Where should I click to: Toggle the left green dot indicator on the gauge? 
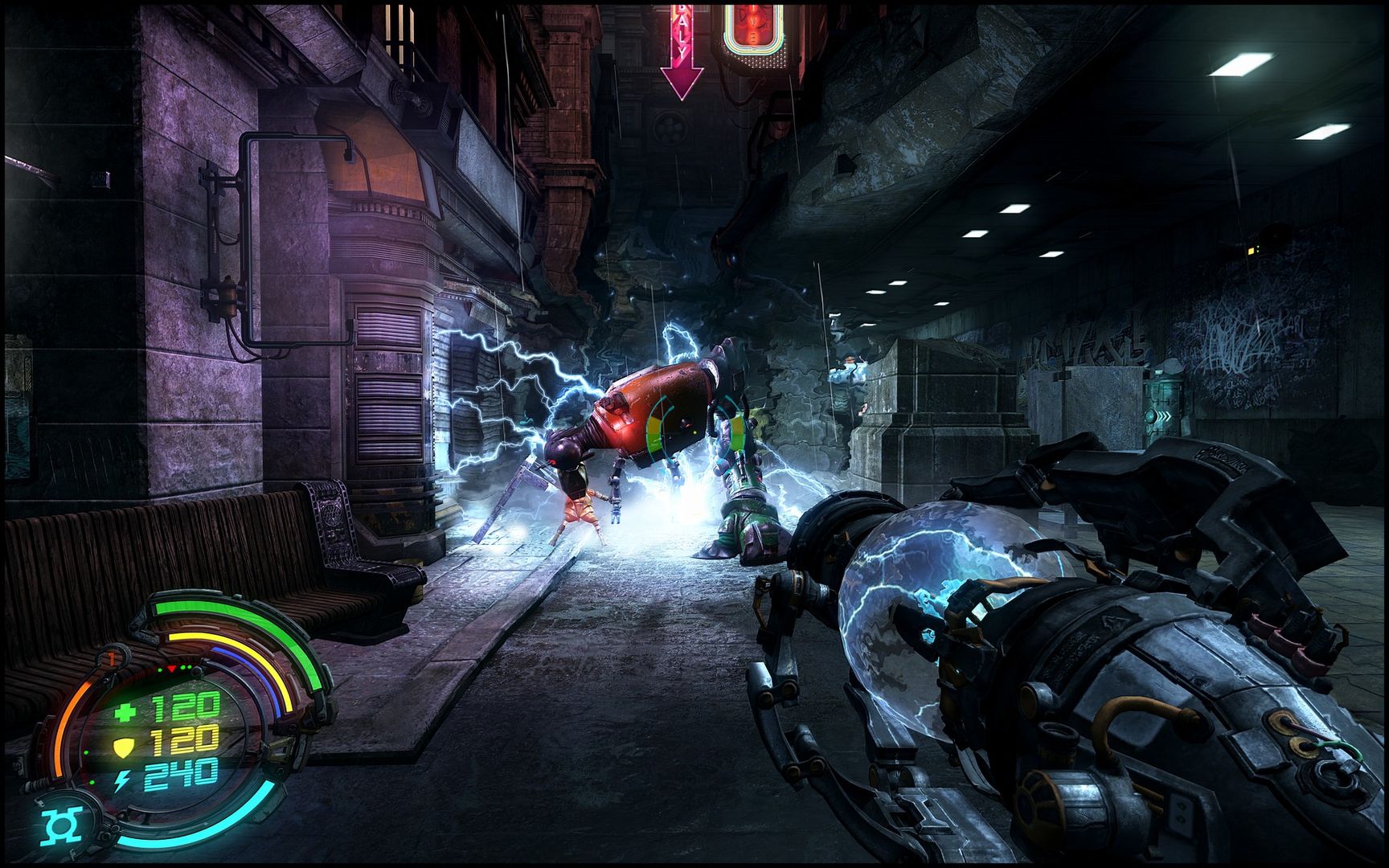pos(159,669)
